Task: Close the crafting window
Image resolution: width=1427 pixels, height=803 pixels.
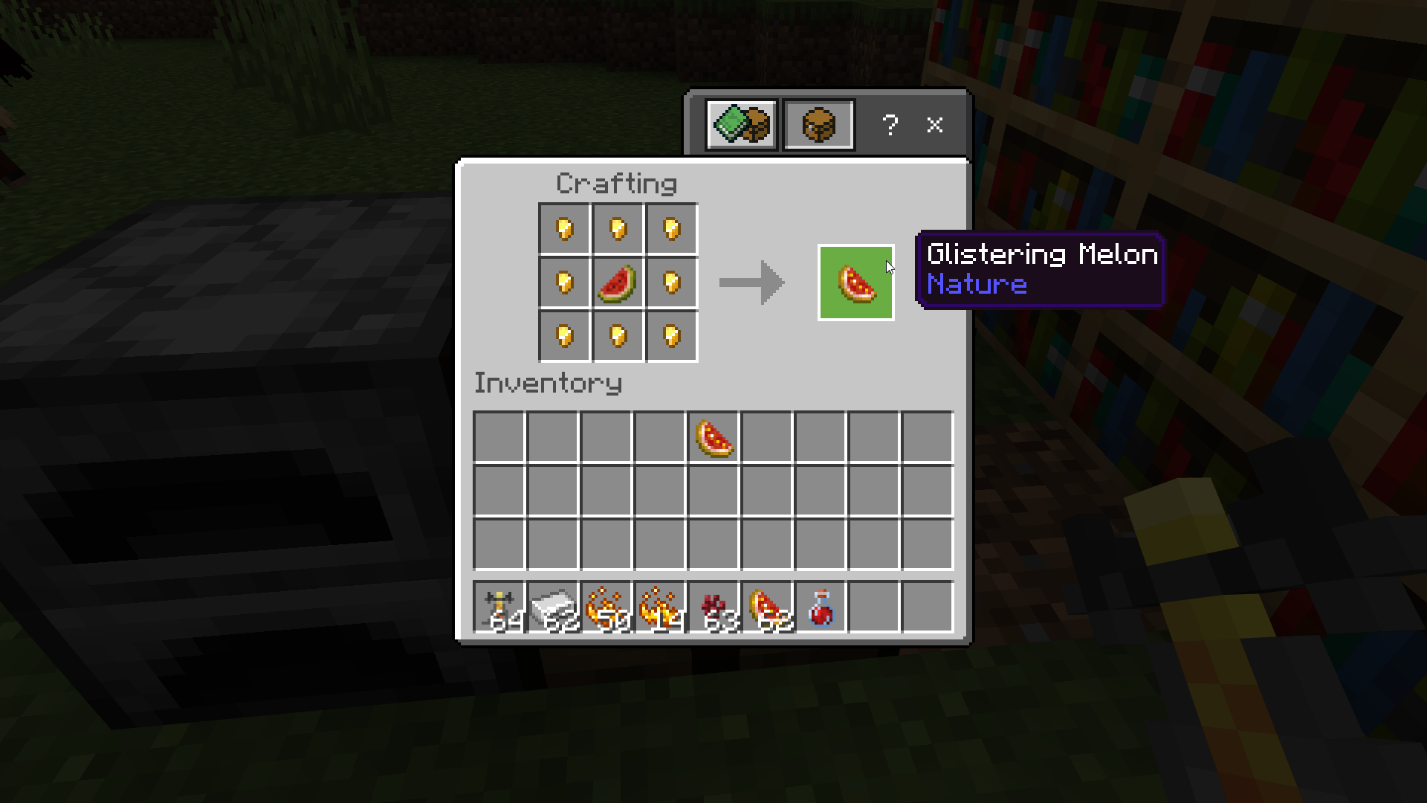Action: tap(934, 125)
